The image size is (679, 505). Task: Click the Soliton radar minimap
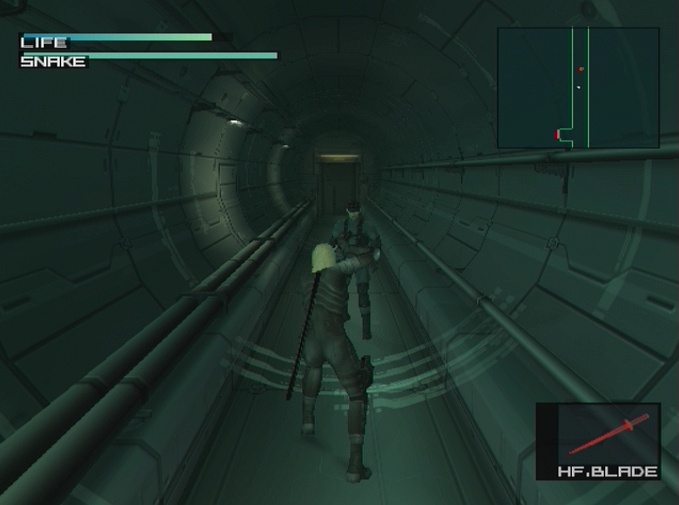[x=578, y=88]
